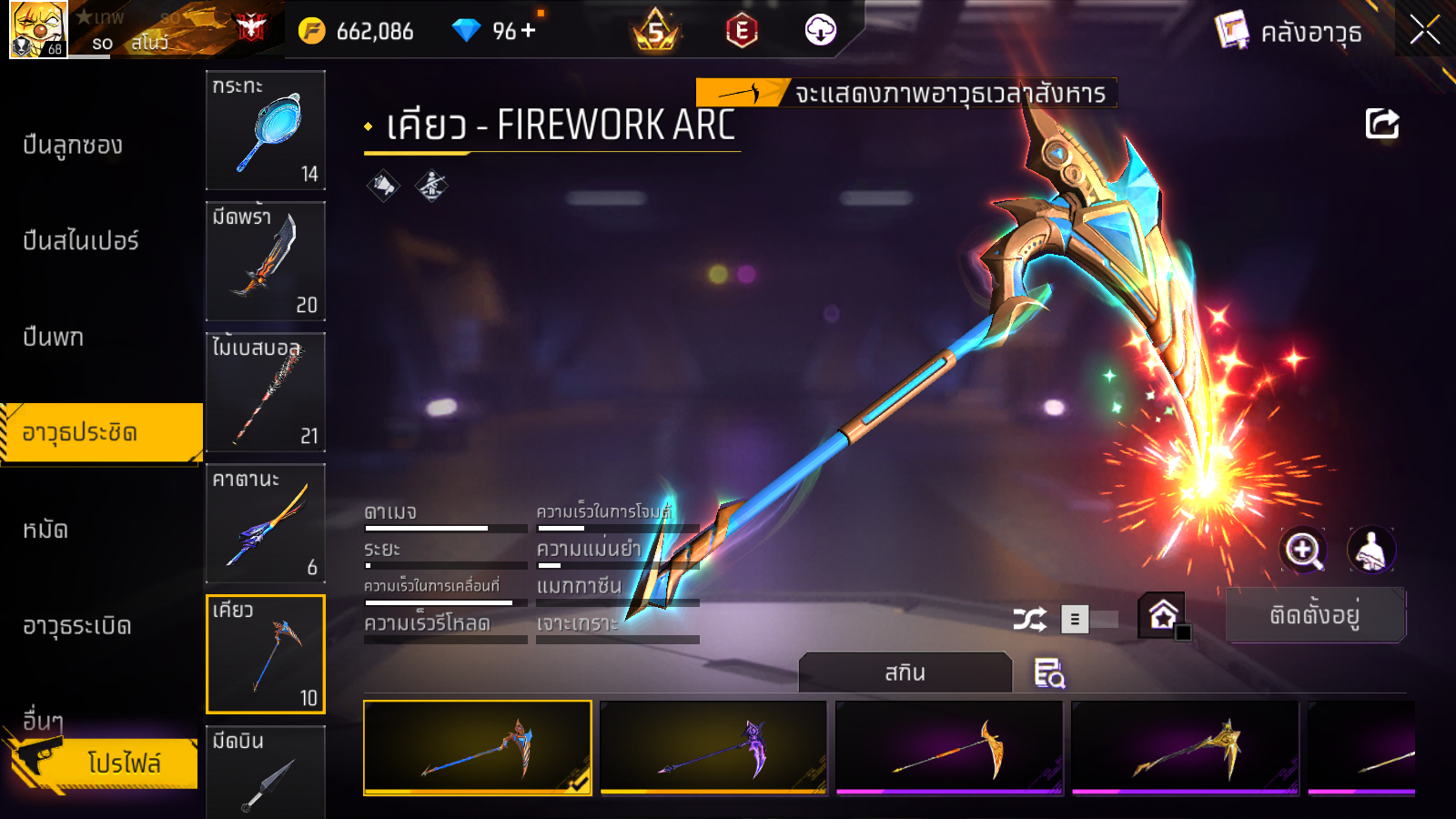Open the skin (สกิน) tab

coord(905,673)
